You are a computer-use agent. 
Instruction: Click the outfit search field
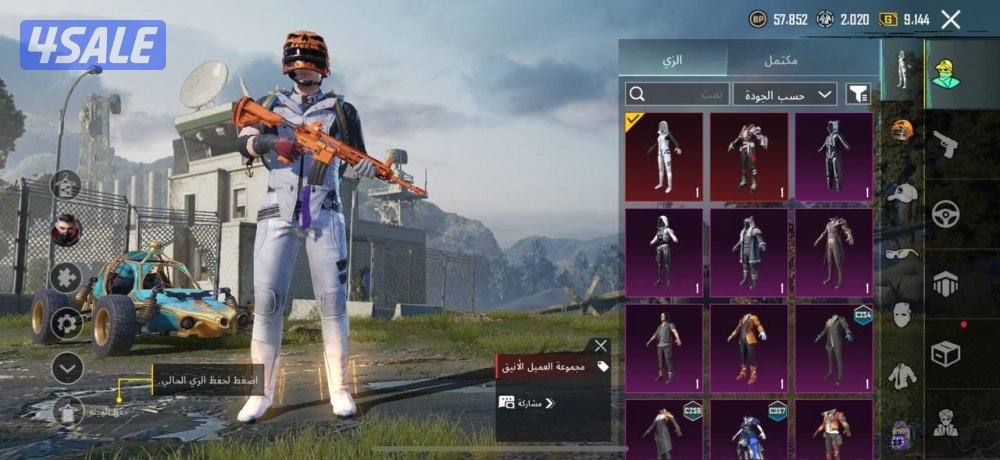point(677,94)
